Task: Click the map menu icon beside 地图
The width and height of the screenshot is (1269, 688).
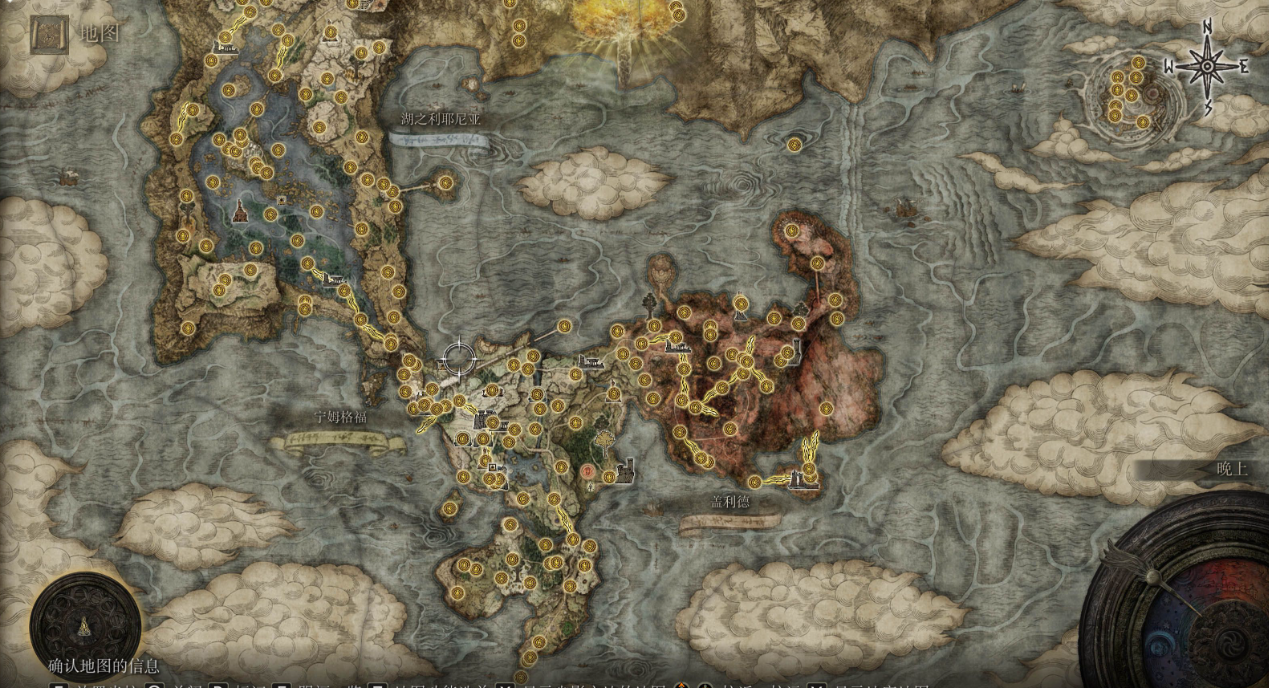Action: pyautogui.click(x=49, y=33)
